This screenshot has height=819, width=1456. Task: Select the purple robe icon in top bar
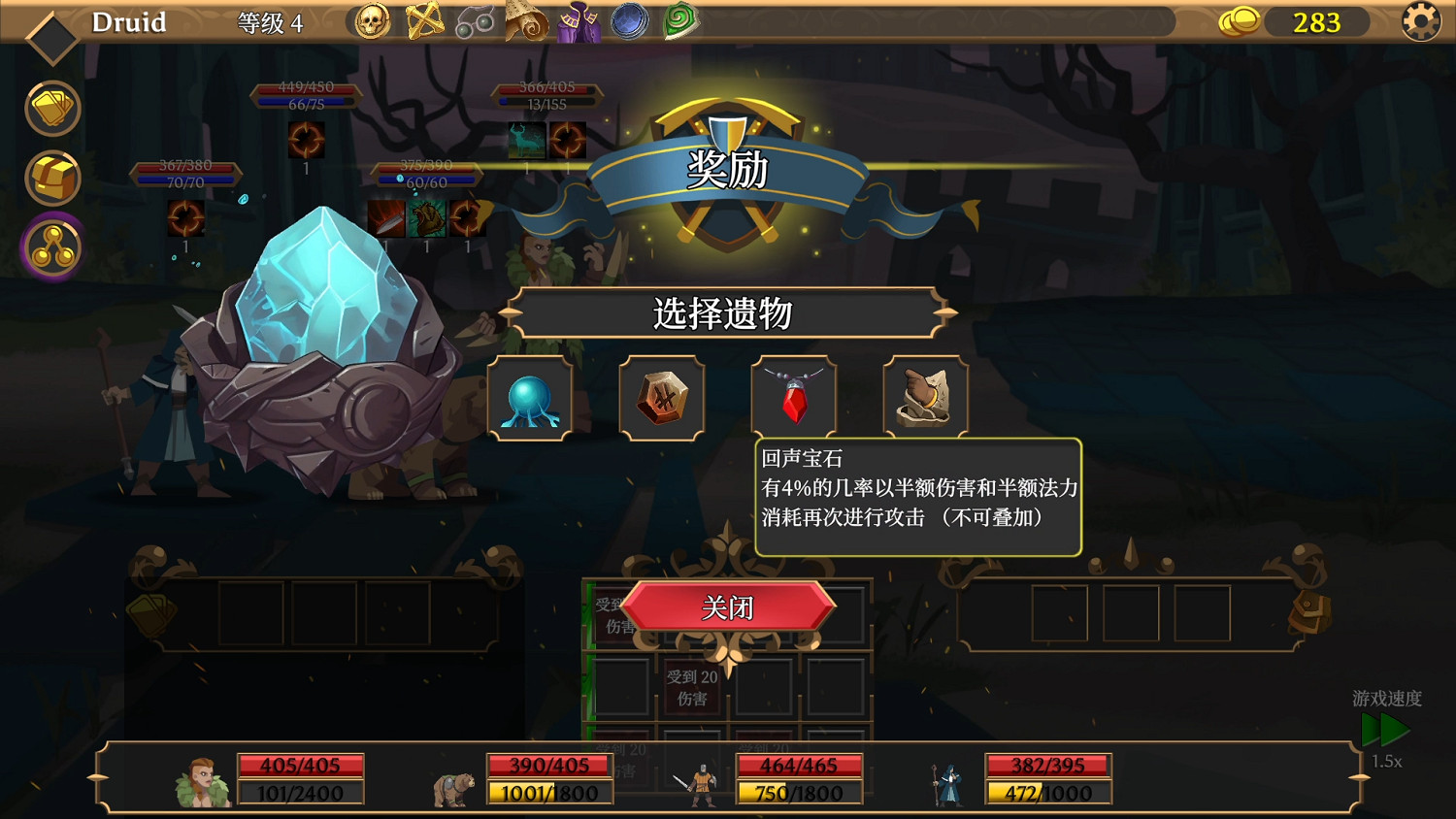579,20
